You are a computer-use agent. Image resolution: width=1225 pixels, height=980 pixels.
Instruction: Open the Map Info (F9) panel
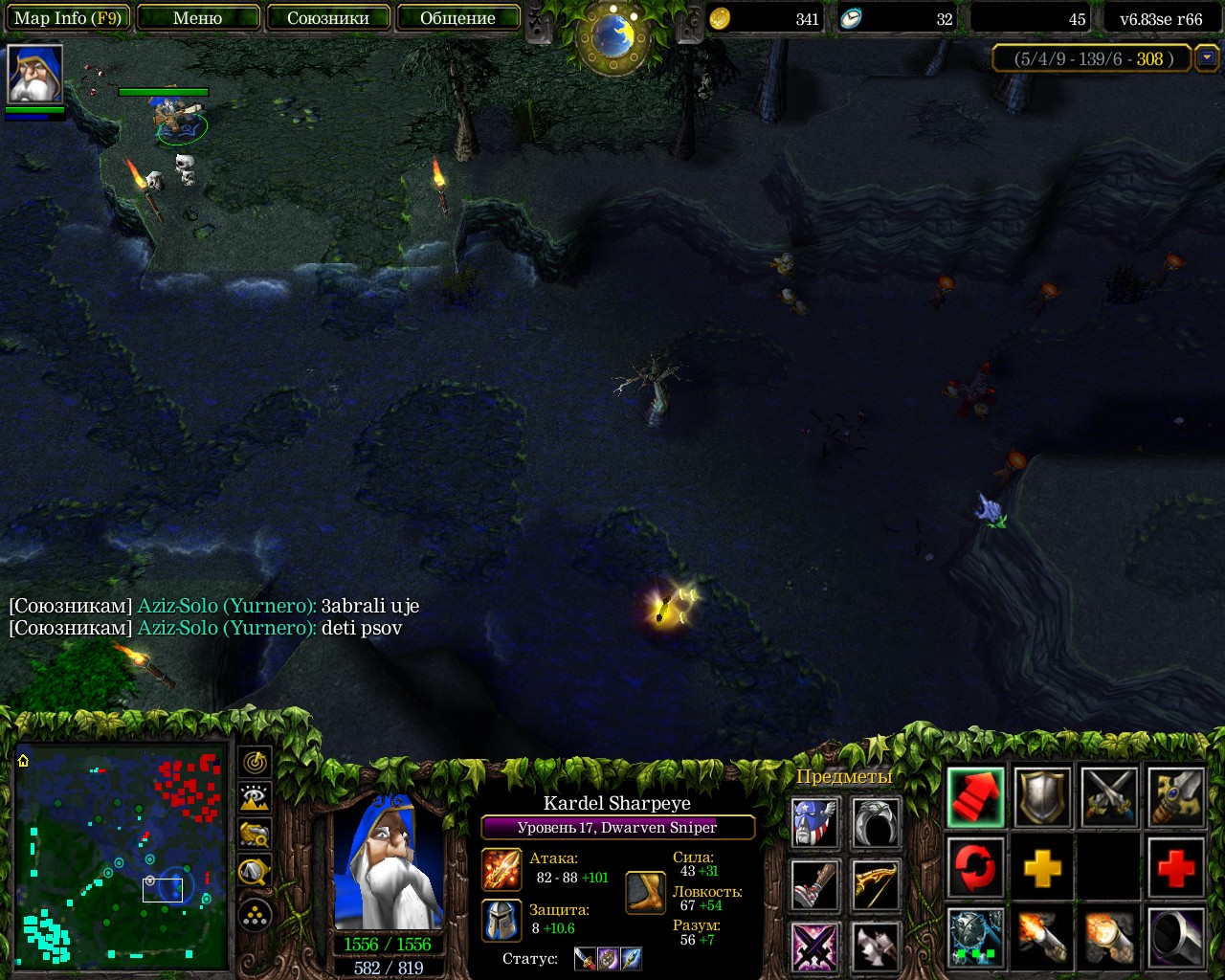click(x=67, y=18)
